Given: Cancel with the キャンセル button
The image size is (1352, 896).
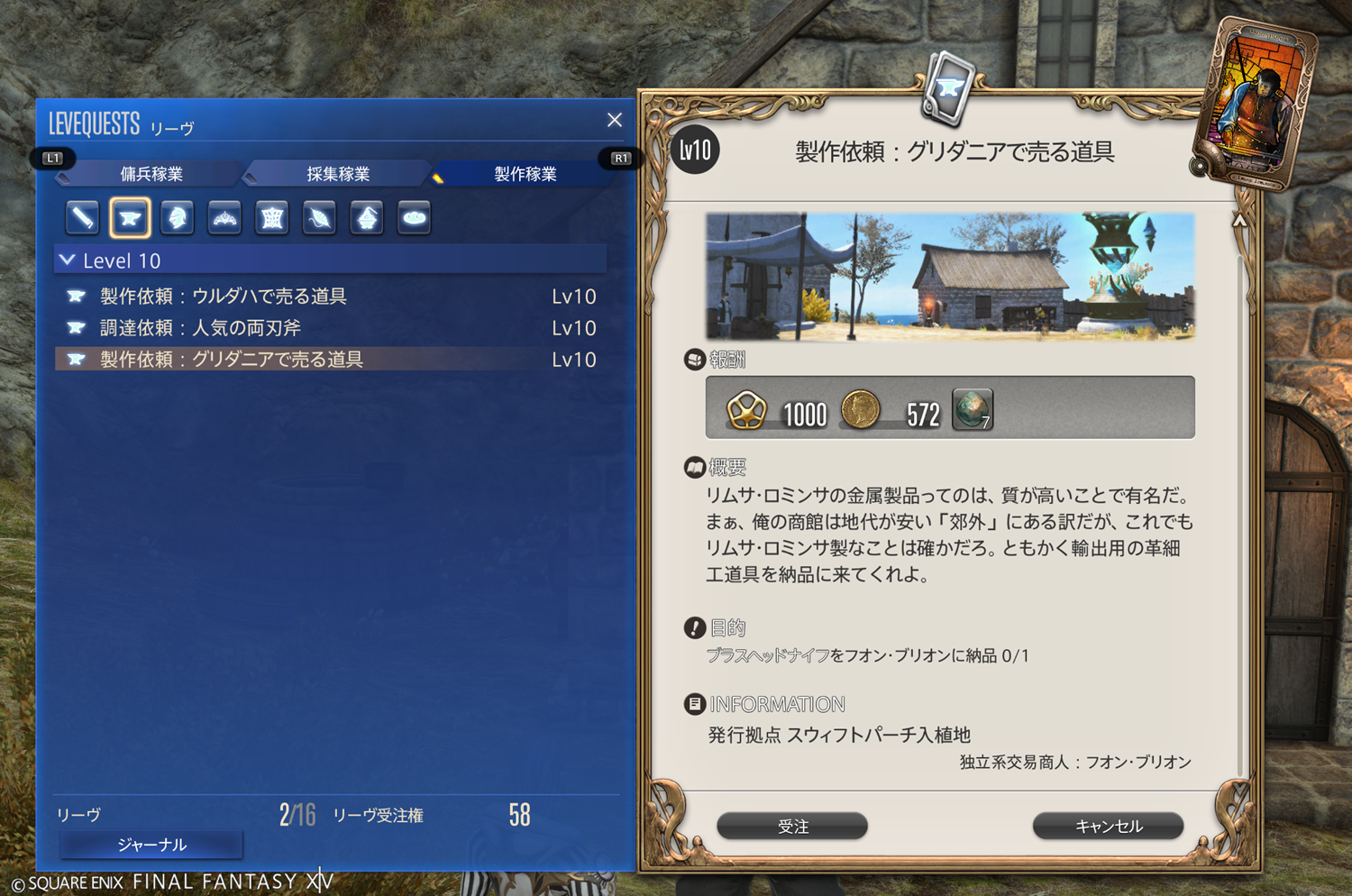Looking at the screenshot, I should click(x=1108, y=826).
